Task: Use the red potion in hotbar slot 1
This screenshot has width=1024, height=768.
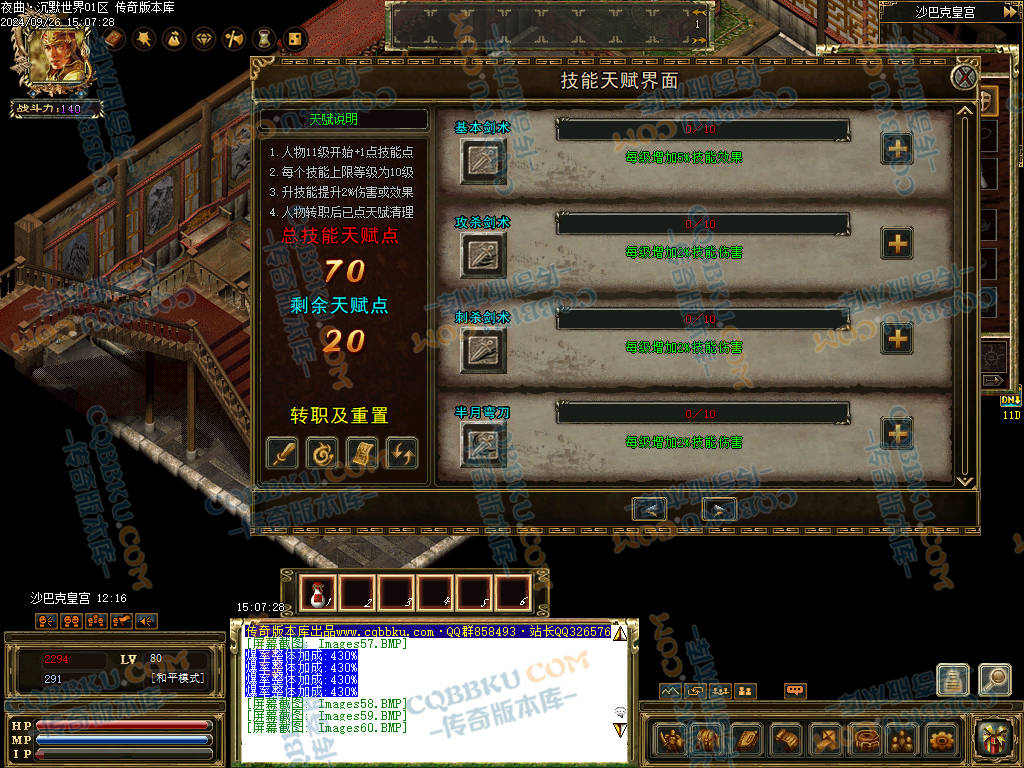Action: pyautogui.click(x=319, y=594)
